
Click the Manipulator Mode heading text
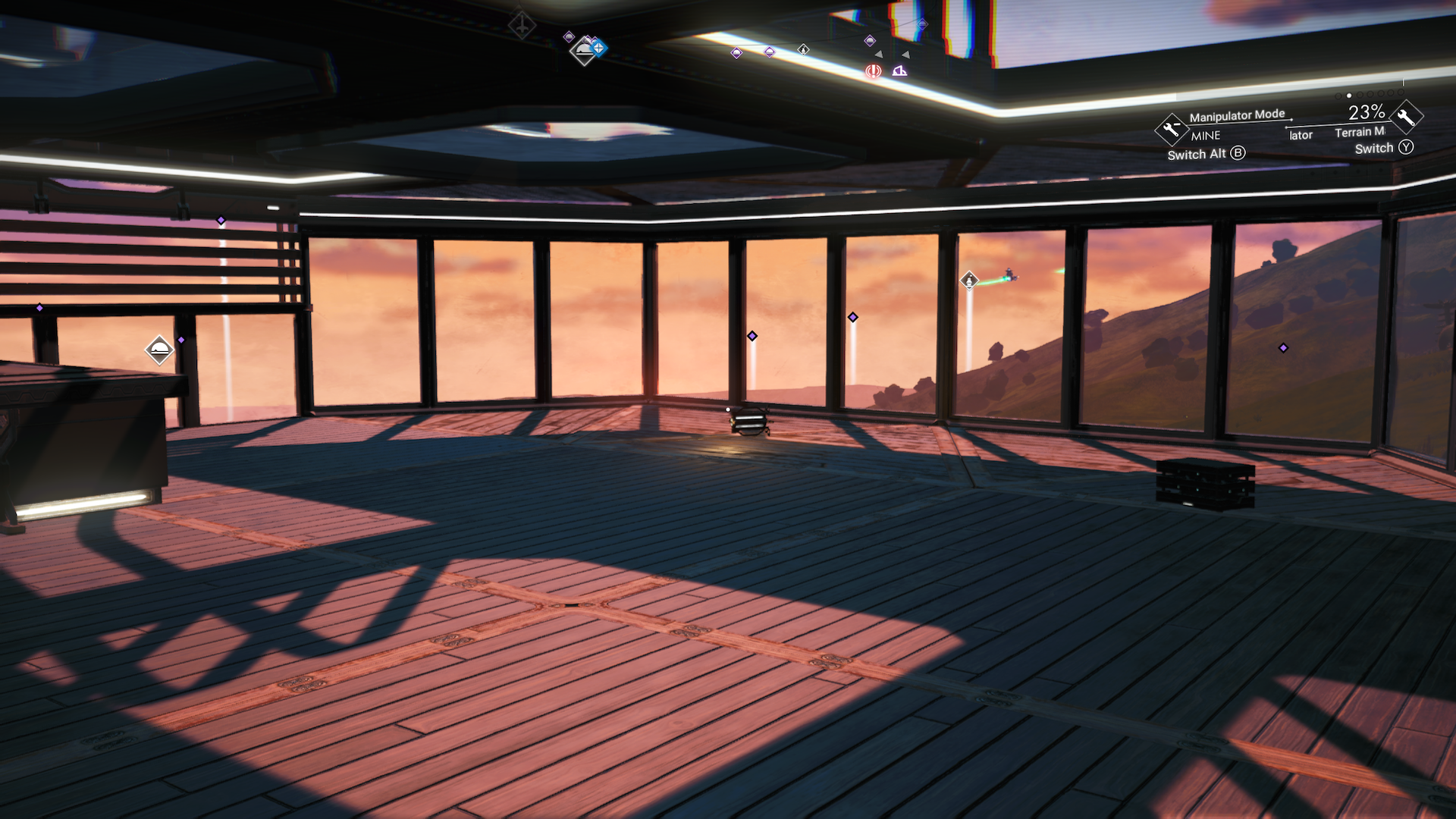[1237, 115]
